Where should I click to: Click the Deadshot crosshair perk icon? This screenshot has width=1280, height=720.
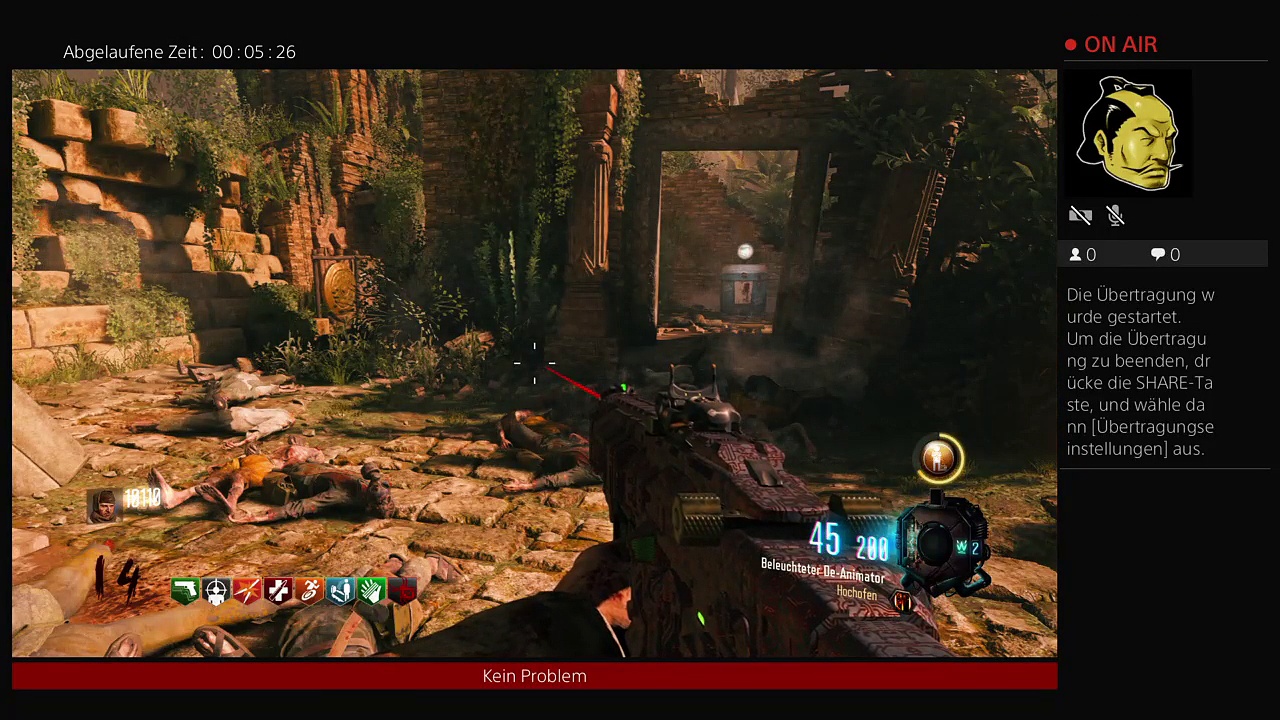pyautogui.click(x=216, y=591)
